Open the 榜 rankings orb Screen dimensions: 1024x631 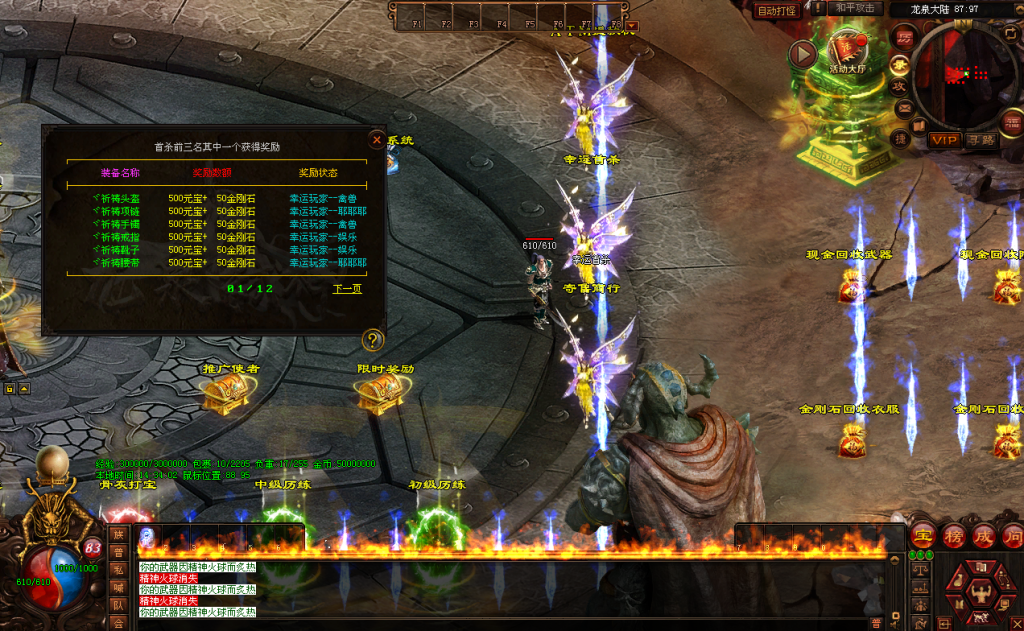(954, 536)
